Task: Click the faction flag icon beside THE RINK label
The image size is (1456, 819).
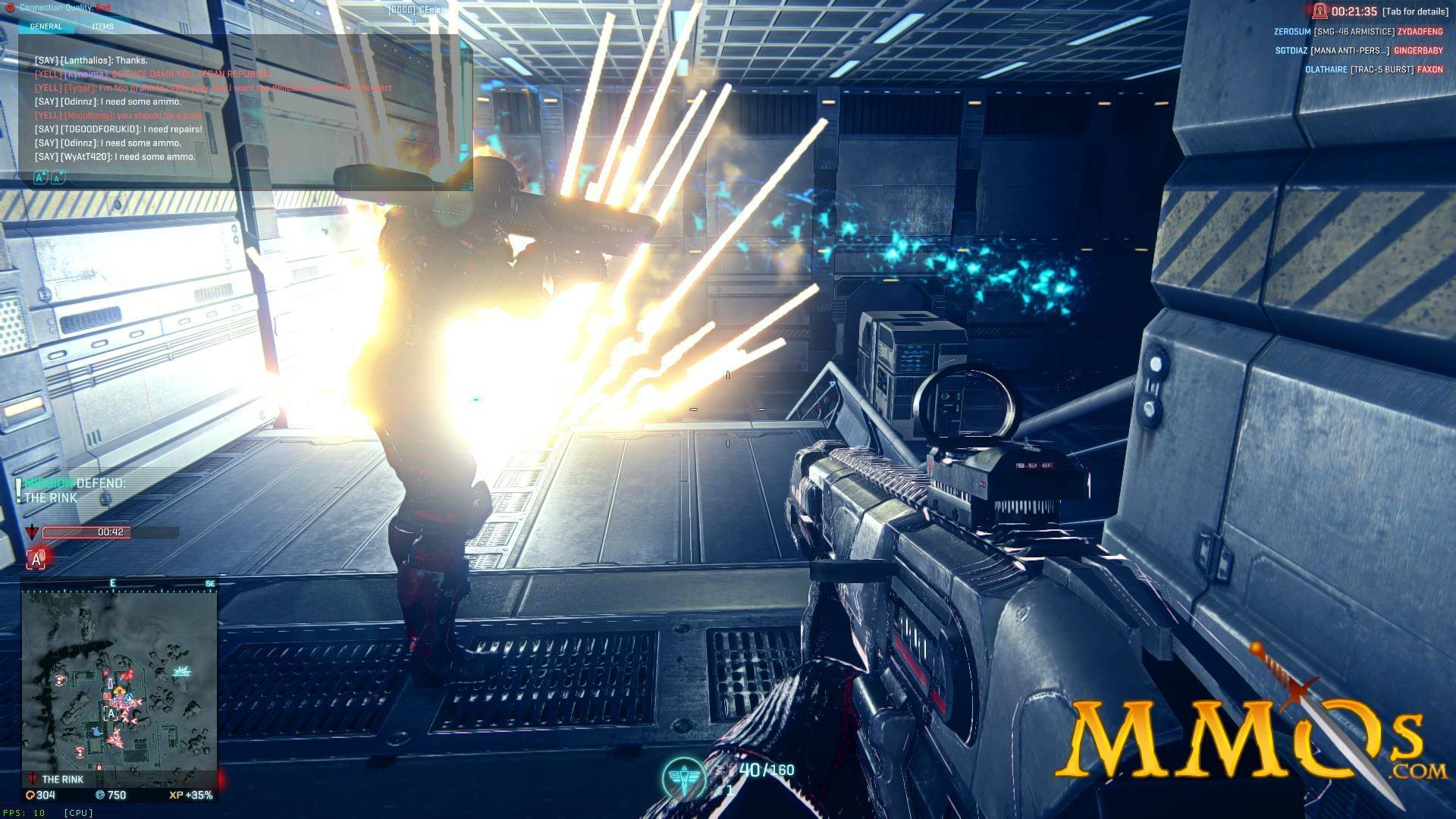Action: coord(31,778)
